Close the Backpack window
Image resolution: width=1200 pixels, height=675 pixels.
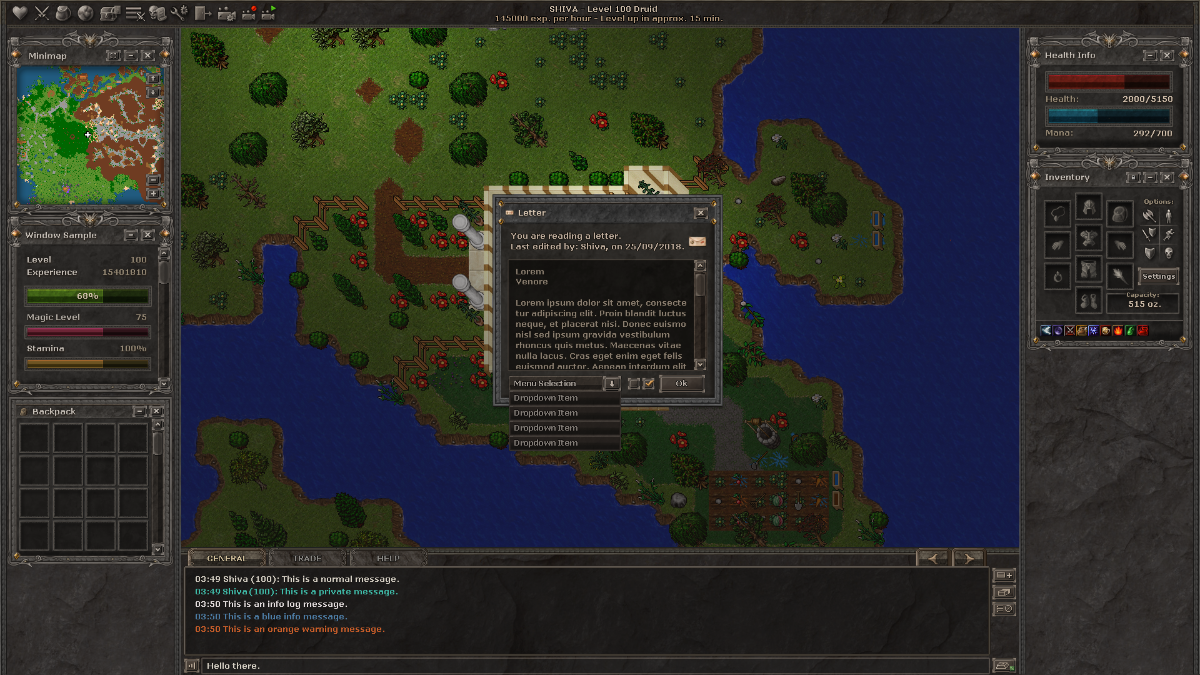pos(157,411)
